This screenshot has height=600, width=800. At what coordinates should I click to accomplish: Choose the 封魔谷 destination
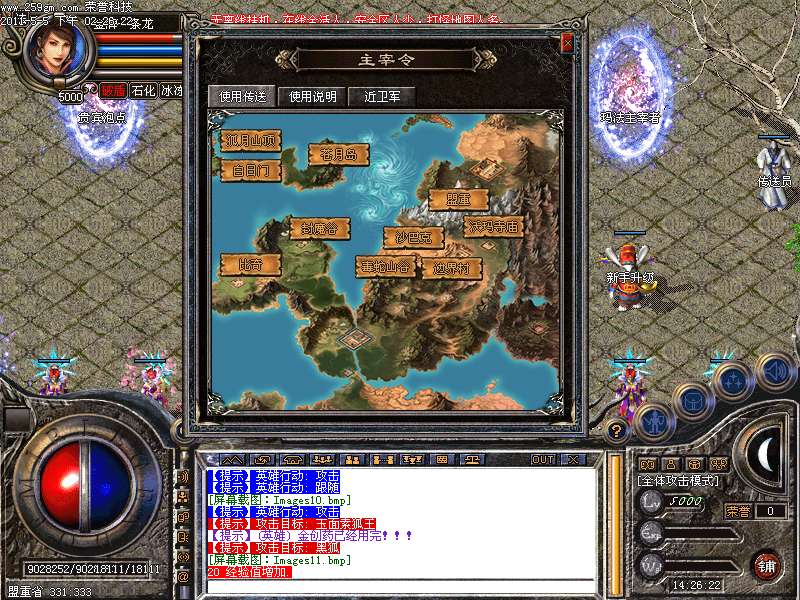(x=320, y=228)
